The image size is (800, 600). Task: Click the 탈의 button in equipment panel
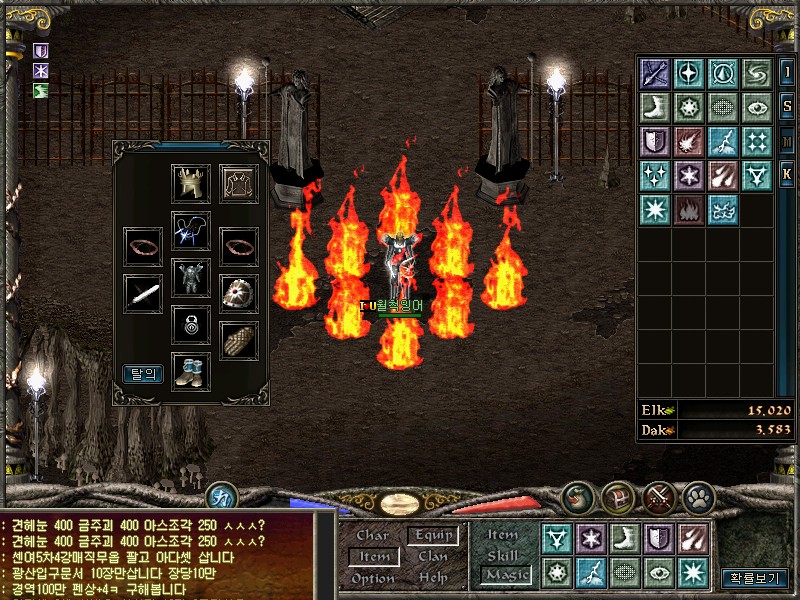[142, 374]
